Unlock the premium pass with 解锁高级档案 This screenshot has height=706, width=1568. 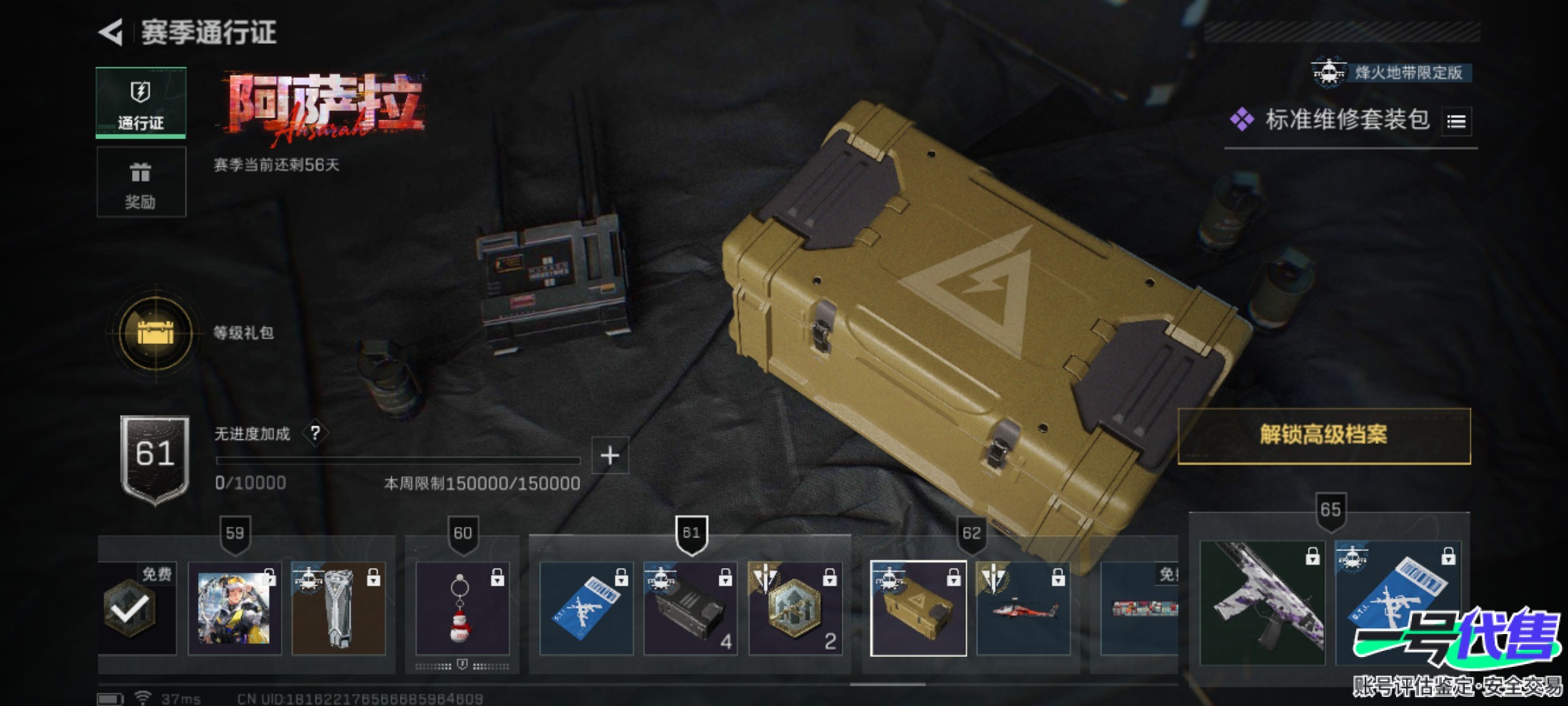click(x=1324, y=436)
